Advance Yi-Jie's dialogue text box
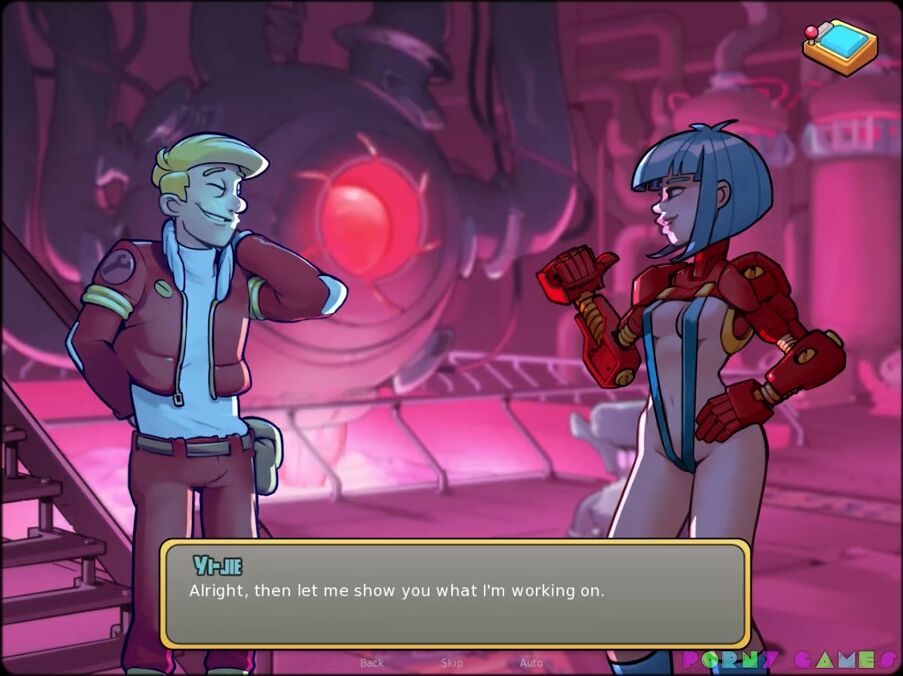 [x=455, y=594]
